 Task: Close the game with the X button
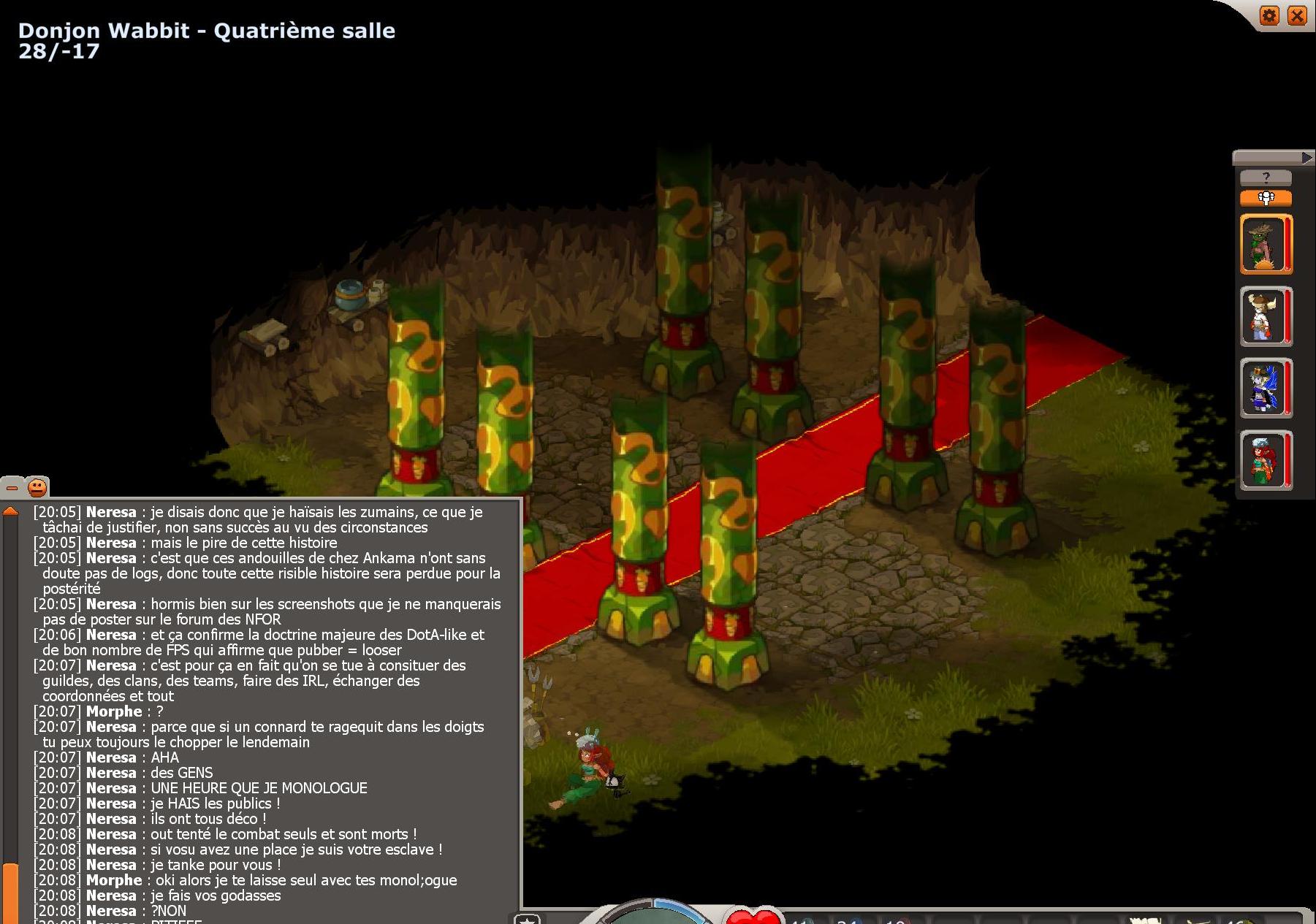[x=1297, y=15]
